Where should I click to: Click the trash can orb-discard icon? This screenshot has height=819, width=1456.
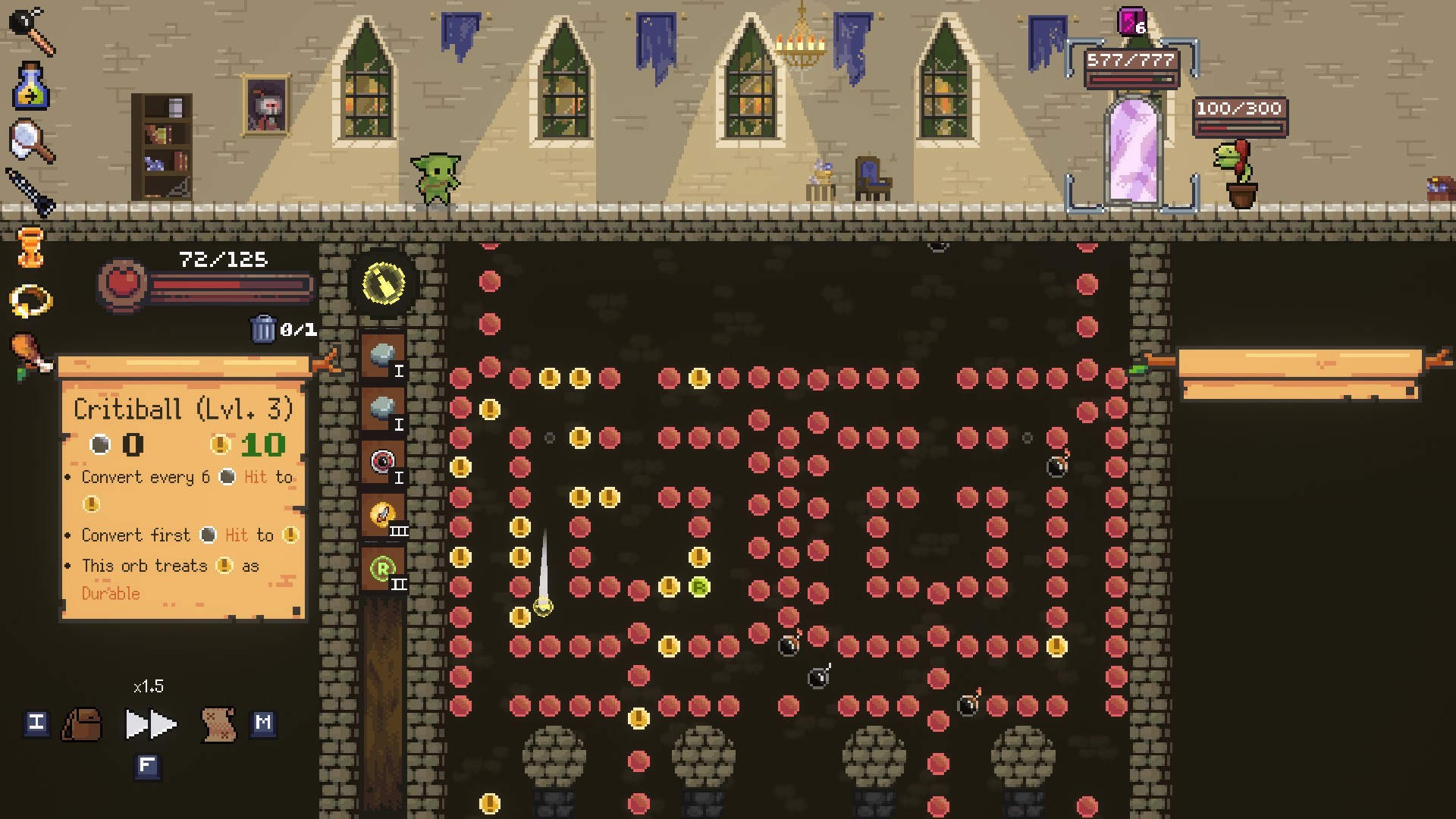[x=264, y=330]
